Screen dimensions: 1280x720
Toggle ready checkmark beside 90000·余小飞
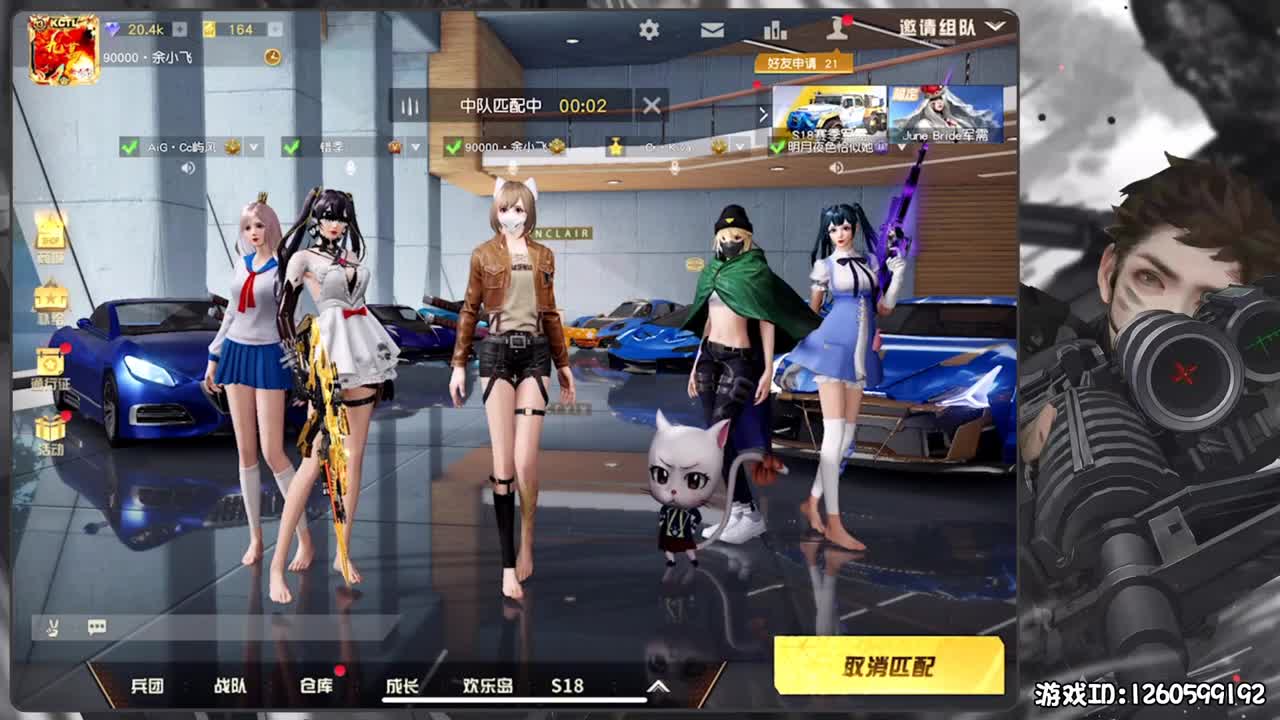pos(452,148)
